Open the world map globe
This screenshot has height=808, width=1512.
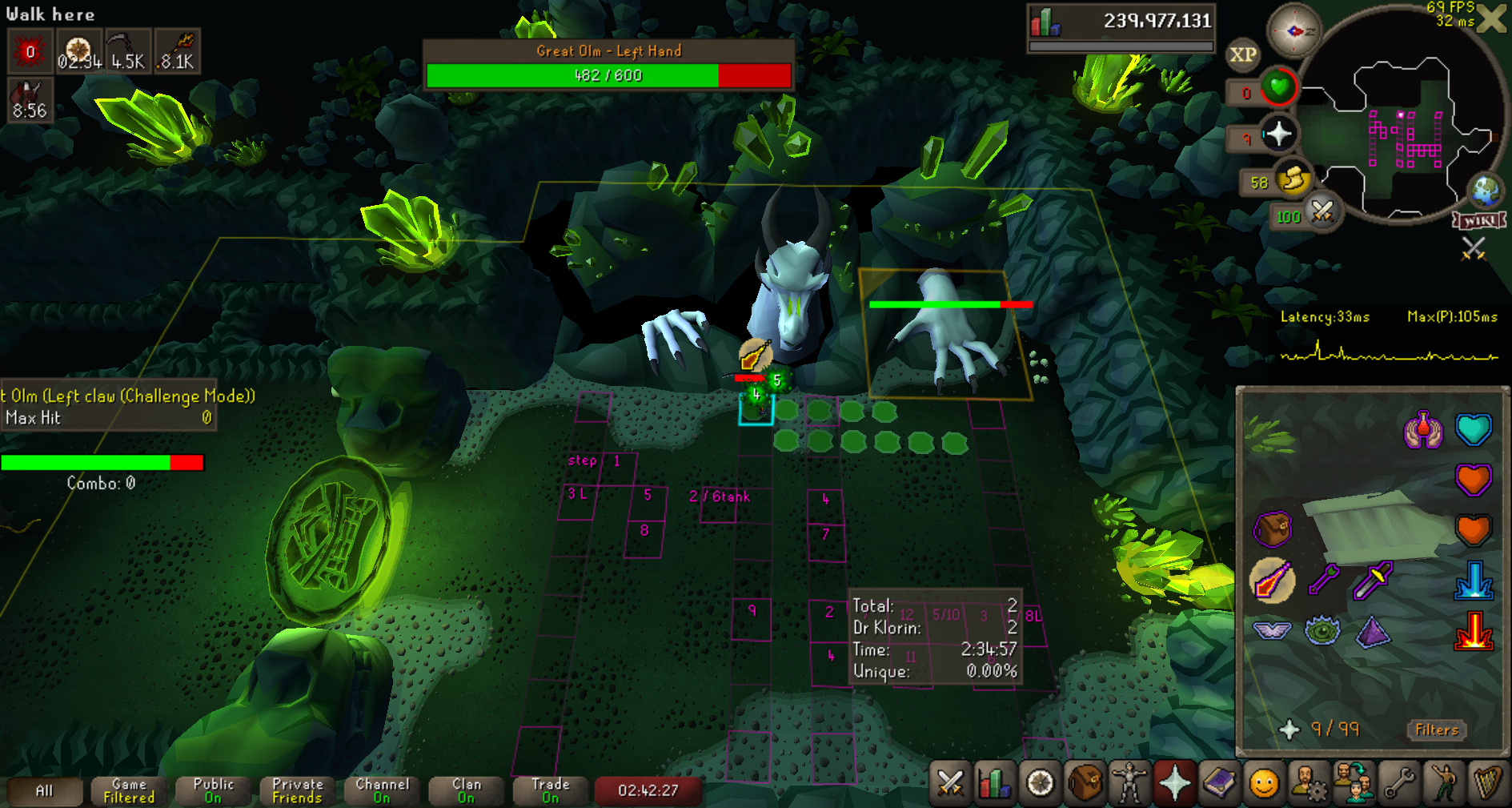pos(1486,191)
